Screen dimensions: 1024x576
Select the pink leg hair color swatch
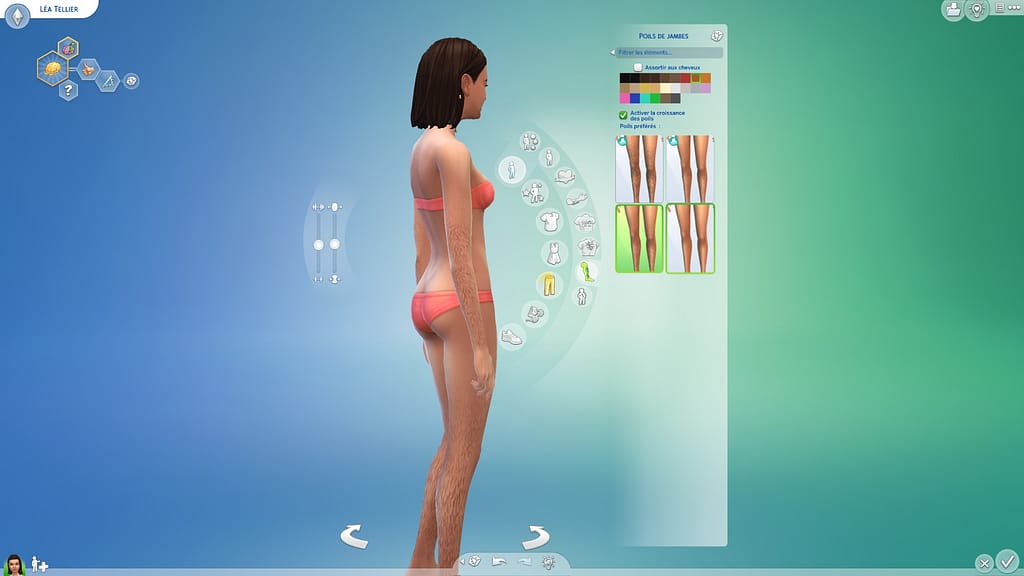tap(625, 98)
